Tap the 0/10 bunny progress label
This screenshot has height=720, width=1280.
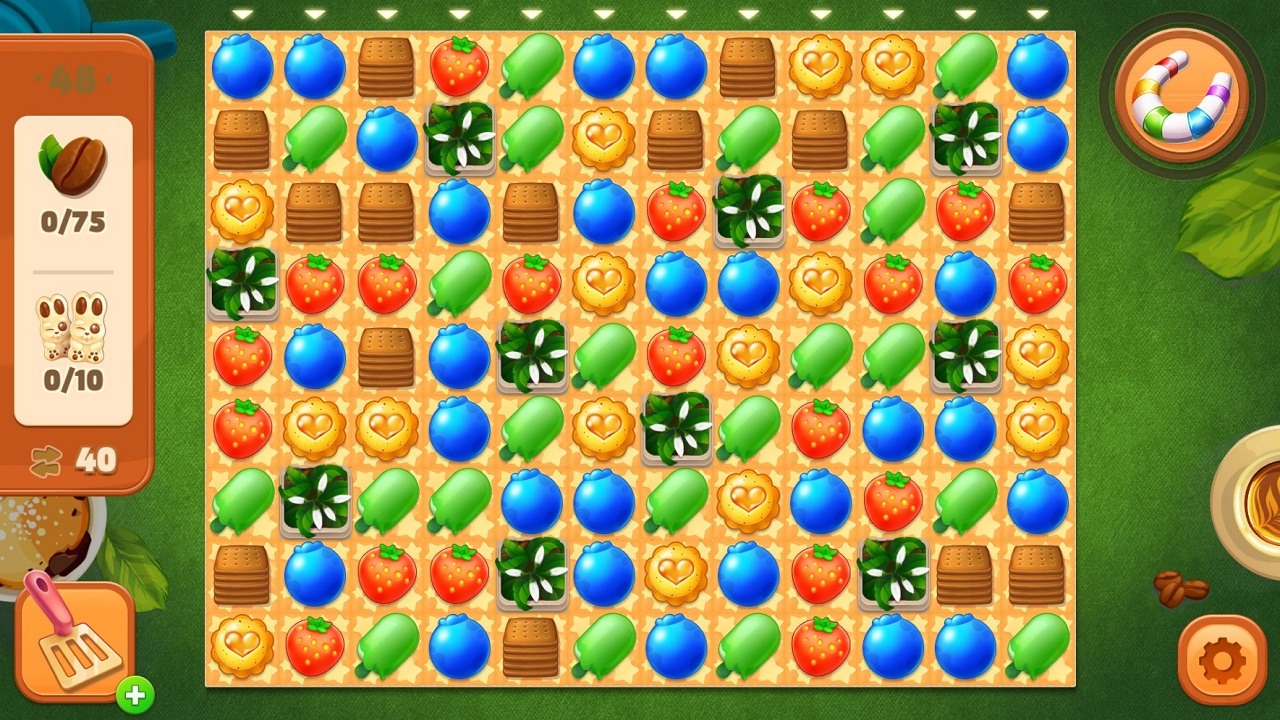pyautogui.click(x=72, y=380)
